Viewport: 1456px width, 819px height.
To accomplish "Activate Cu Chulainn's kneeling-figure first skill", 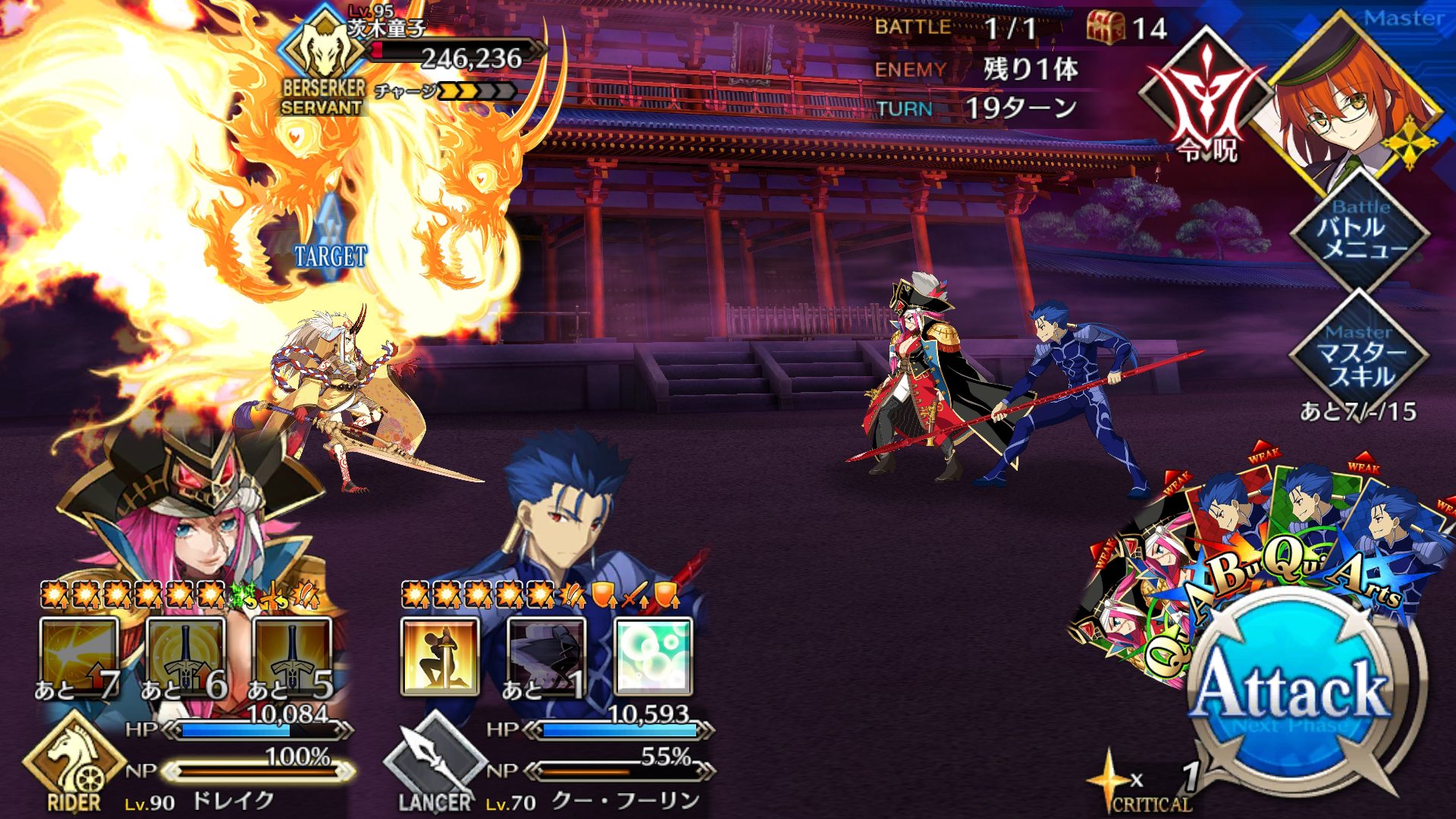I will pos(440,657).
